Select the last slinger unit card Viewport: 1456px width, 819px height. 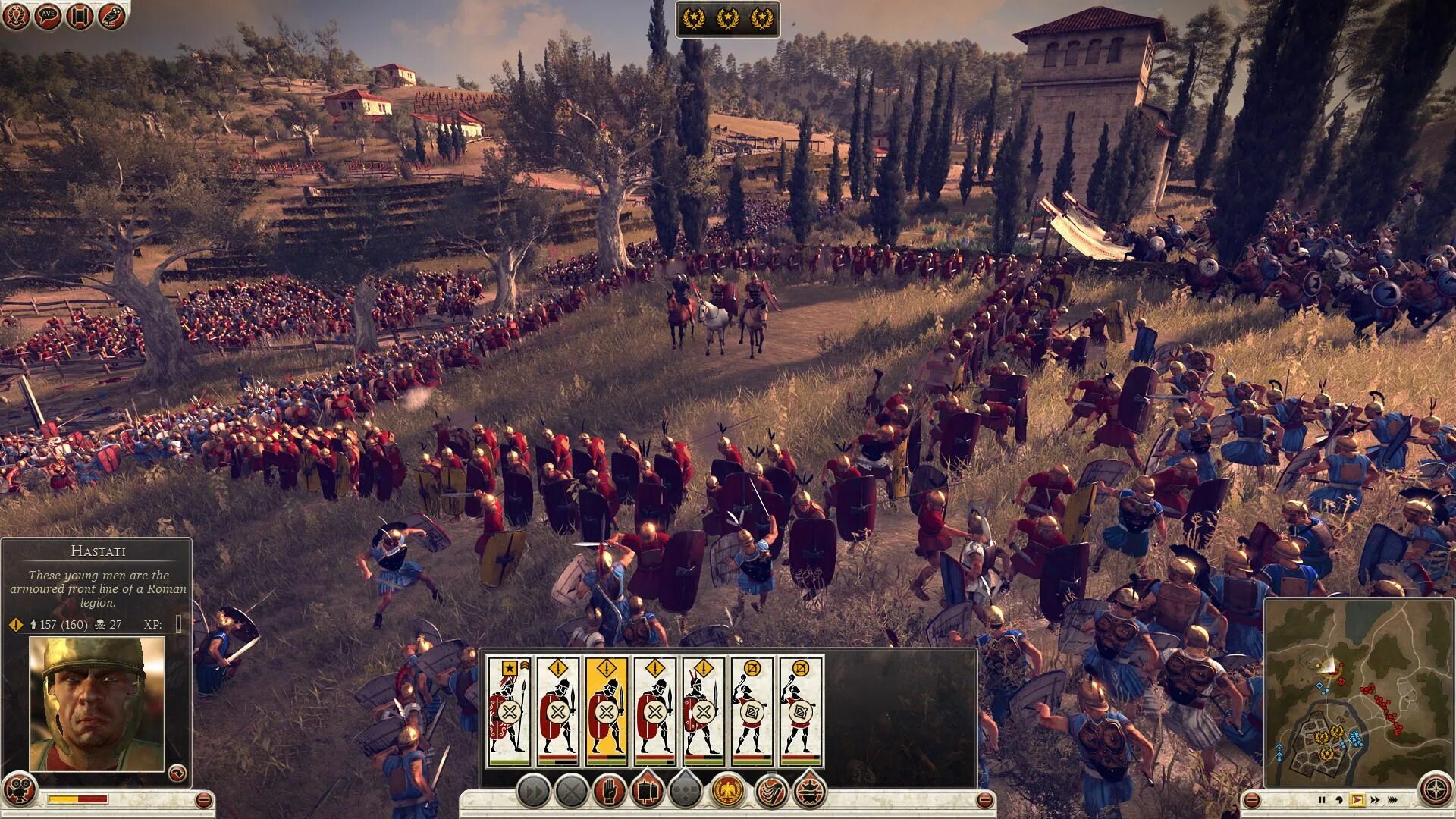tap(801, 711)
